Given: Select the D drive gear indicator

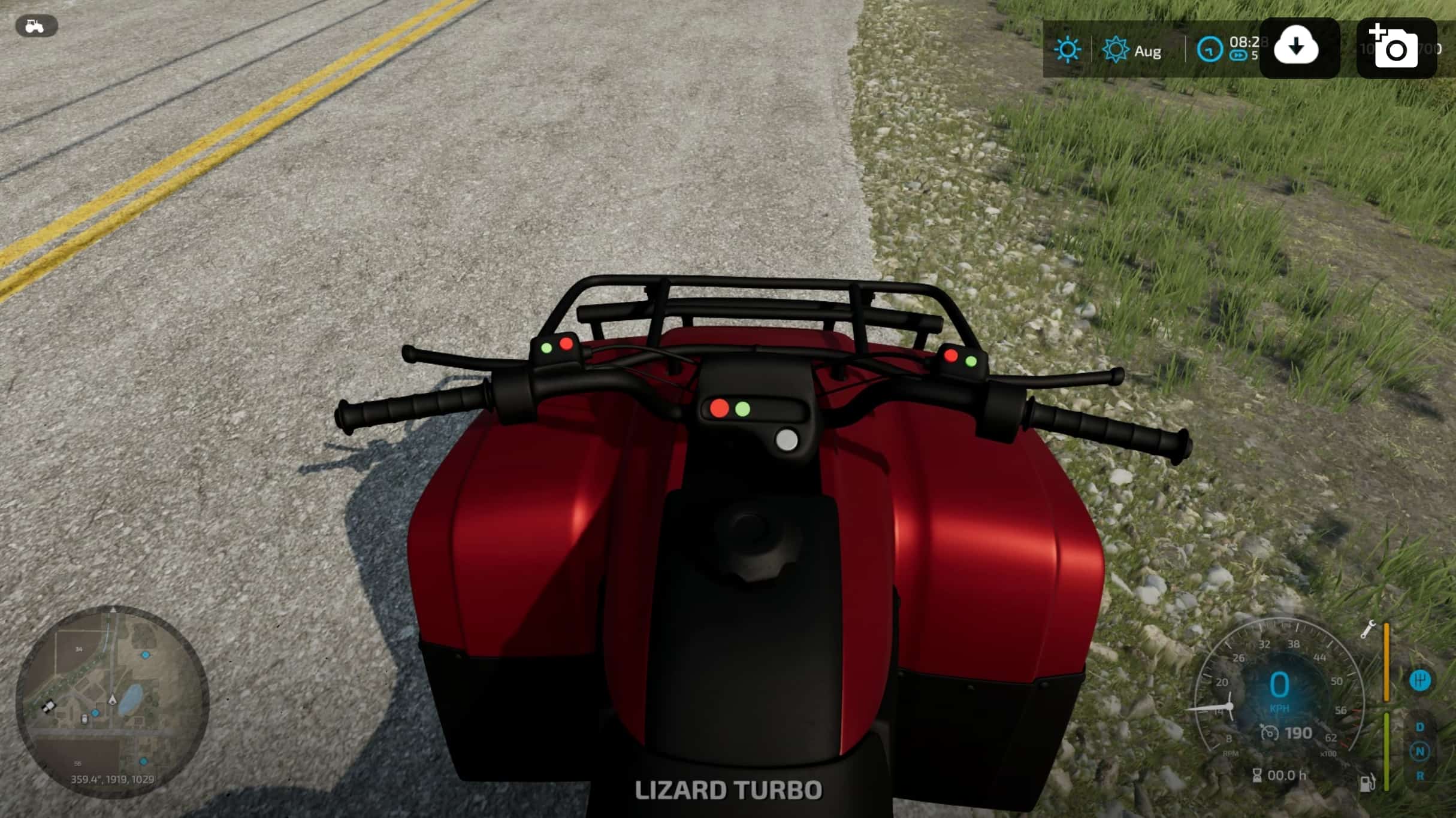Looking at the screenshot, I should coord(1419,727).
